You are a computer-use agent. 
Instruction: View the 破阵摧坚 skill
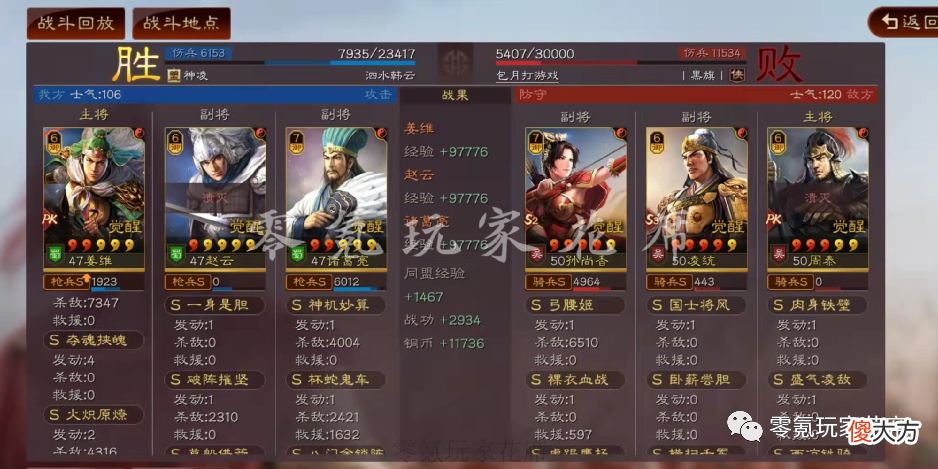[215, 379]
